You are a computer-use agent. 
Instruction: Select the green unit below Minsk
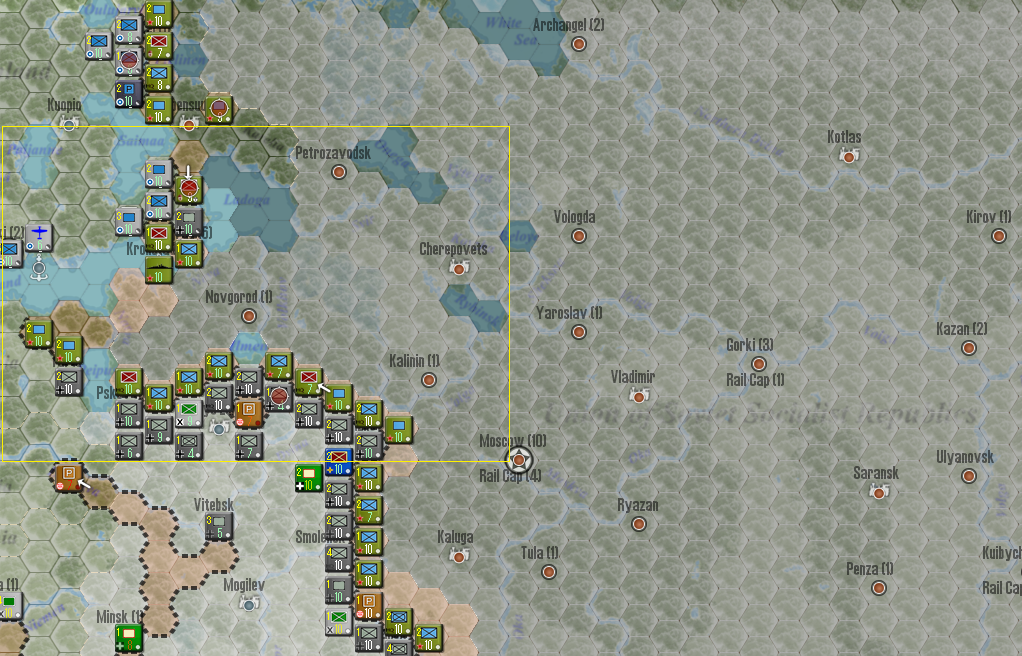click(x=128, y=637)
